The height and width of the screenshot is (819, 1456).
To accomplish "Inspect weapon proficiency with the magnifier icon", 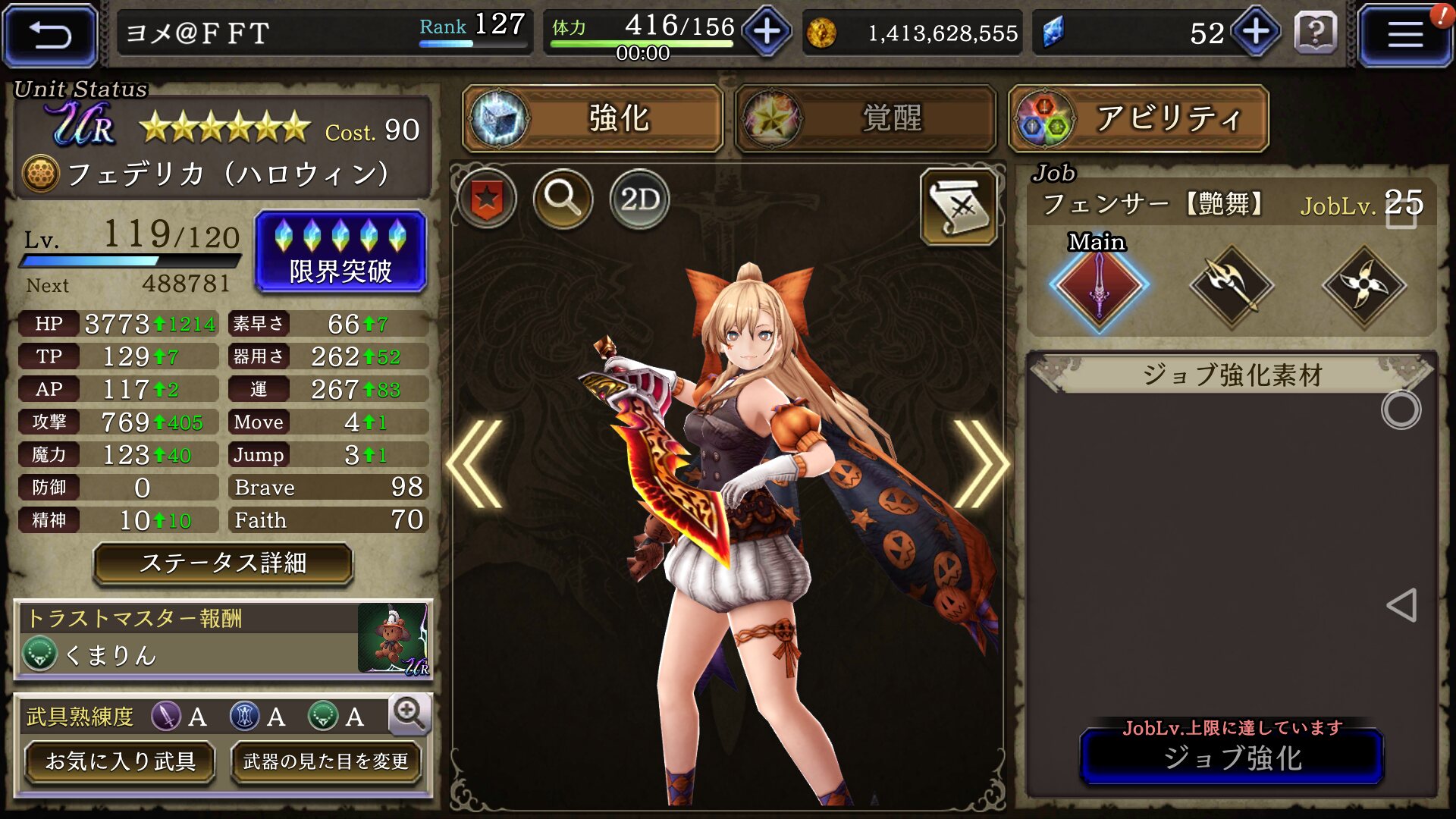I will [409, 714].
